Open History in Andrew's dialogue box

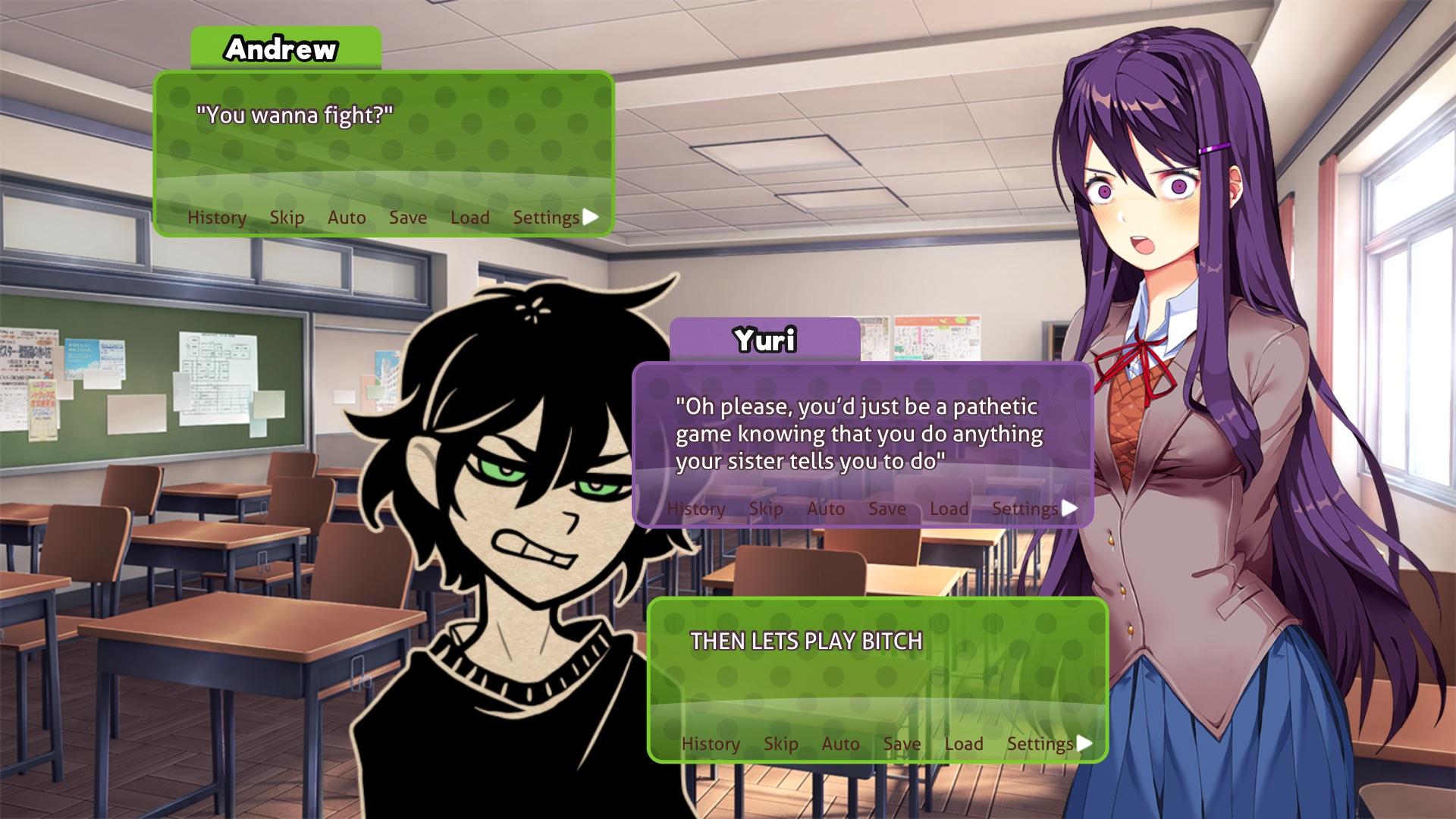click(217, 218)
